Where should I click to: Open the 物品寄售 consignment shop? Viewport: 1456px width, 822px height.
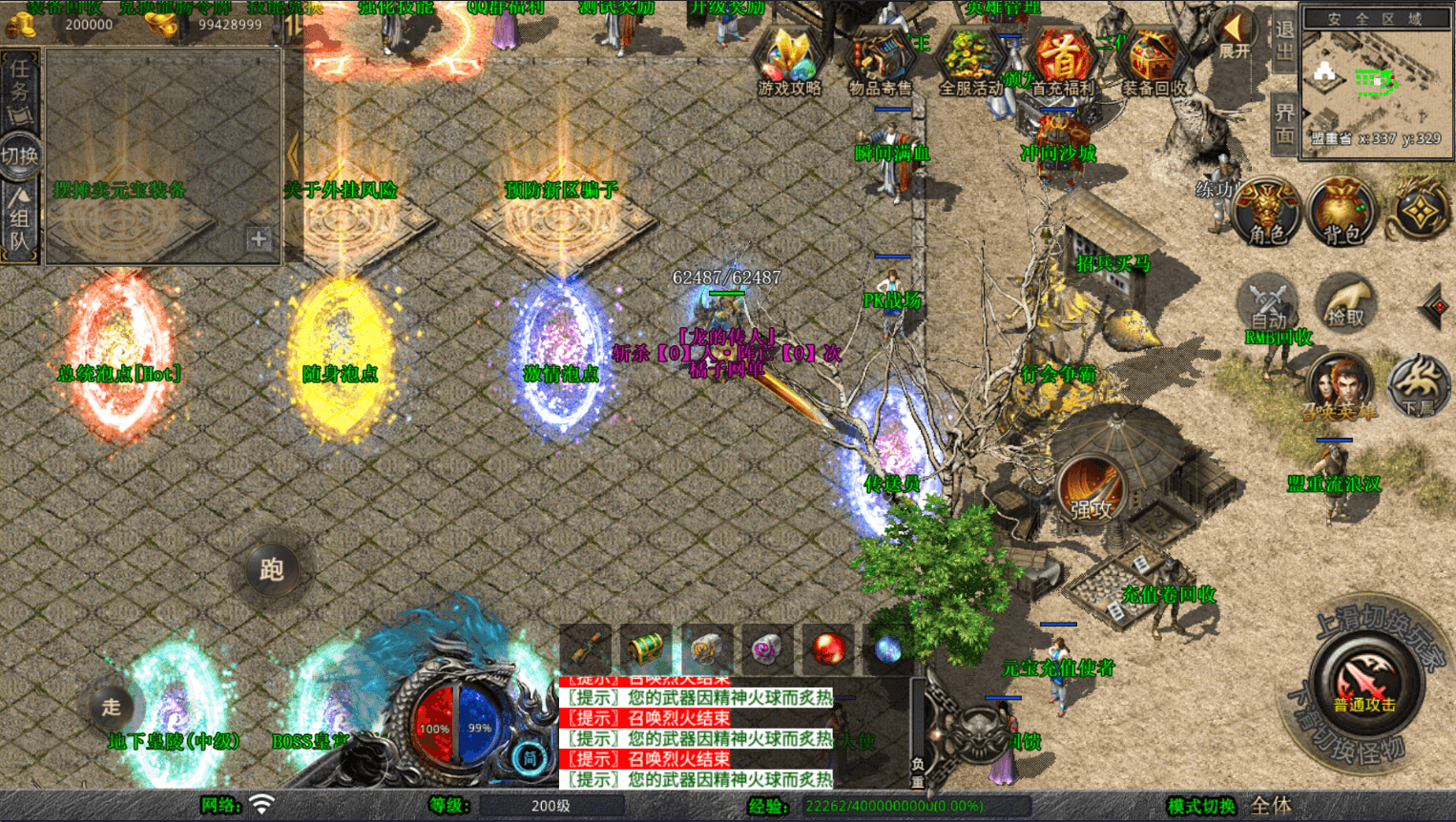(880, 60)
